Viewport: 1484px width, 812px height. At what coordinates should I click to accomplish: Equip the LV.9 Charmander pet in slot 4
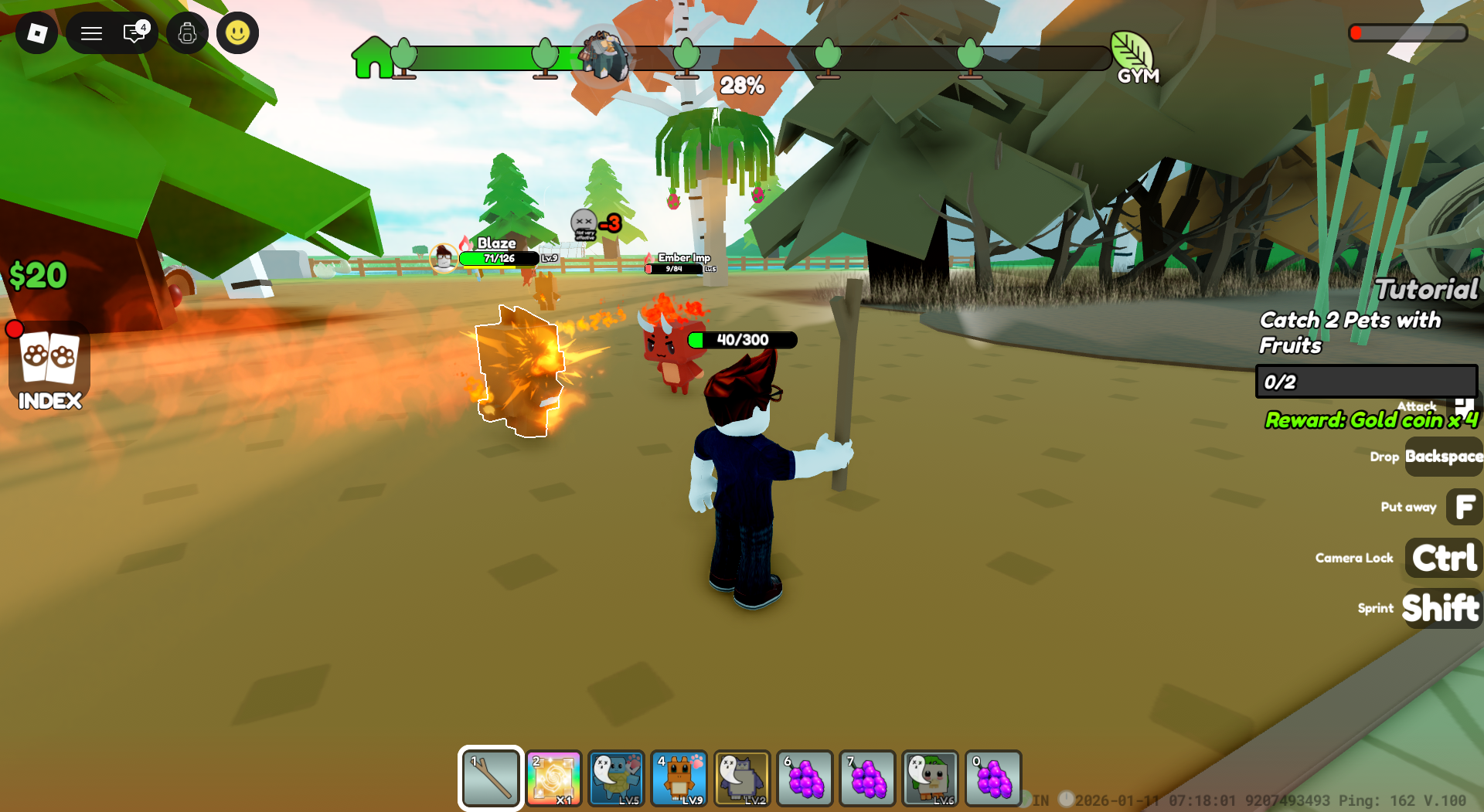(679, 778)
